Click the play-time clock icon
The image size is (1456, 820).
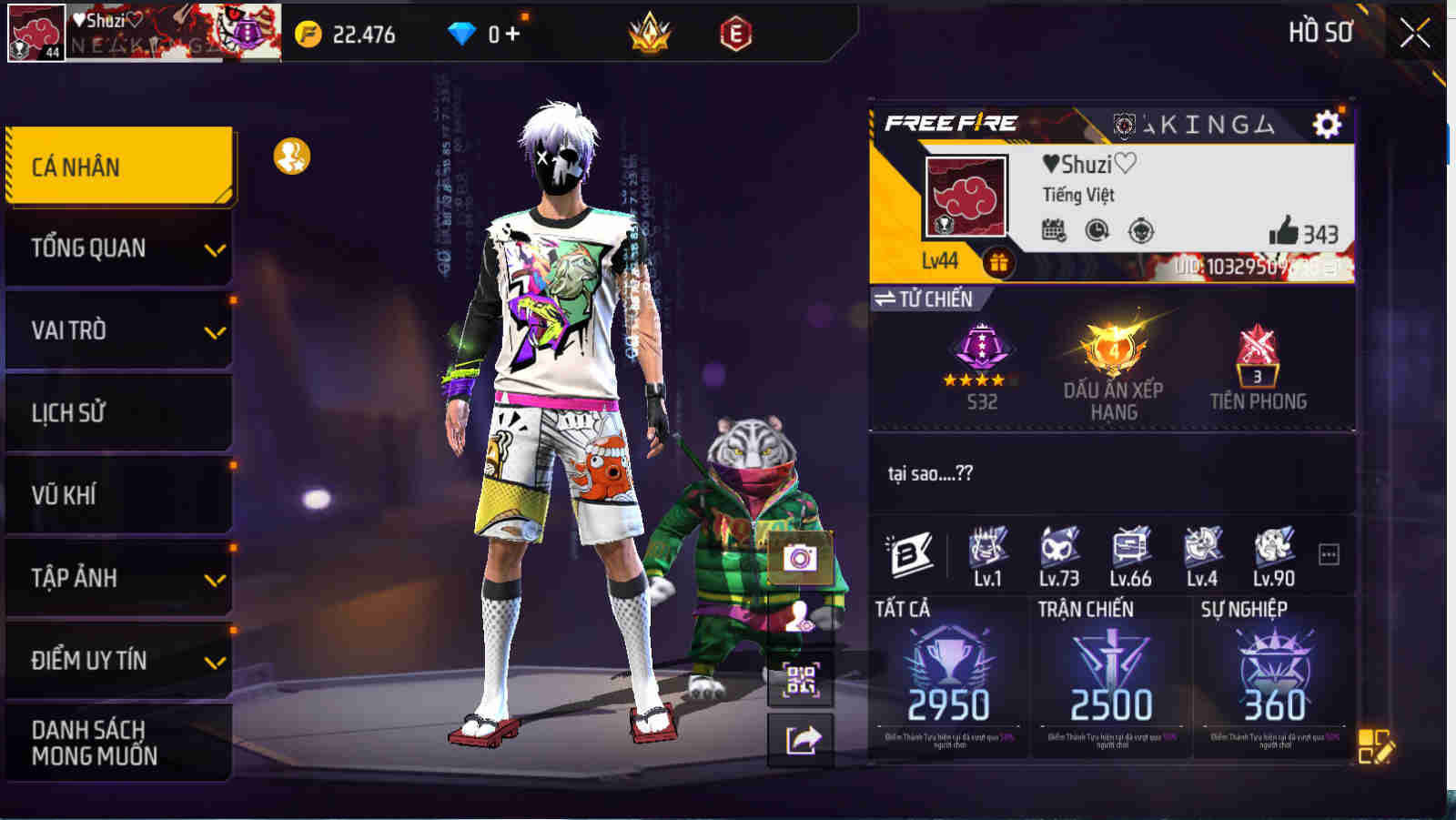click(x=1097, y=230)
